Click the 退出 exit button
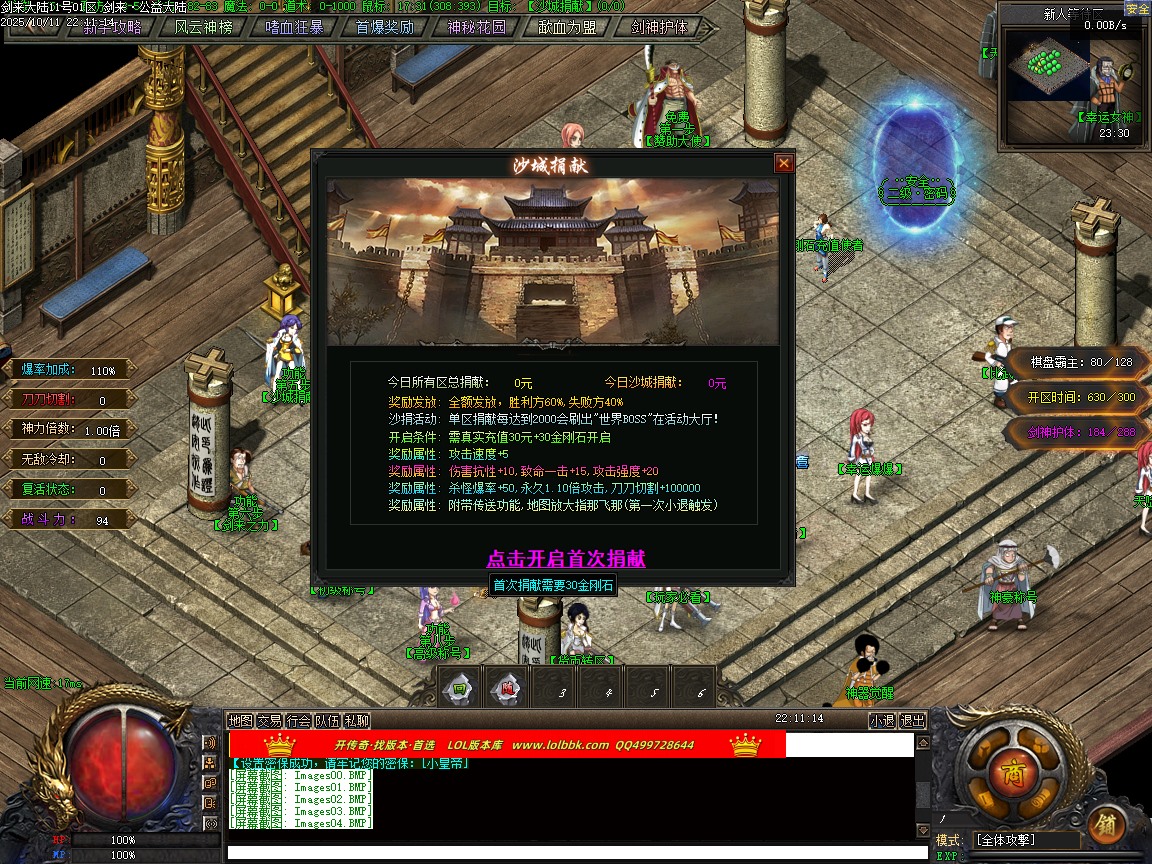1152x864 pixels. coord(912,720)
